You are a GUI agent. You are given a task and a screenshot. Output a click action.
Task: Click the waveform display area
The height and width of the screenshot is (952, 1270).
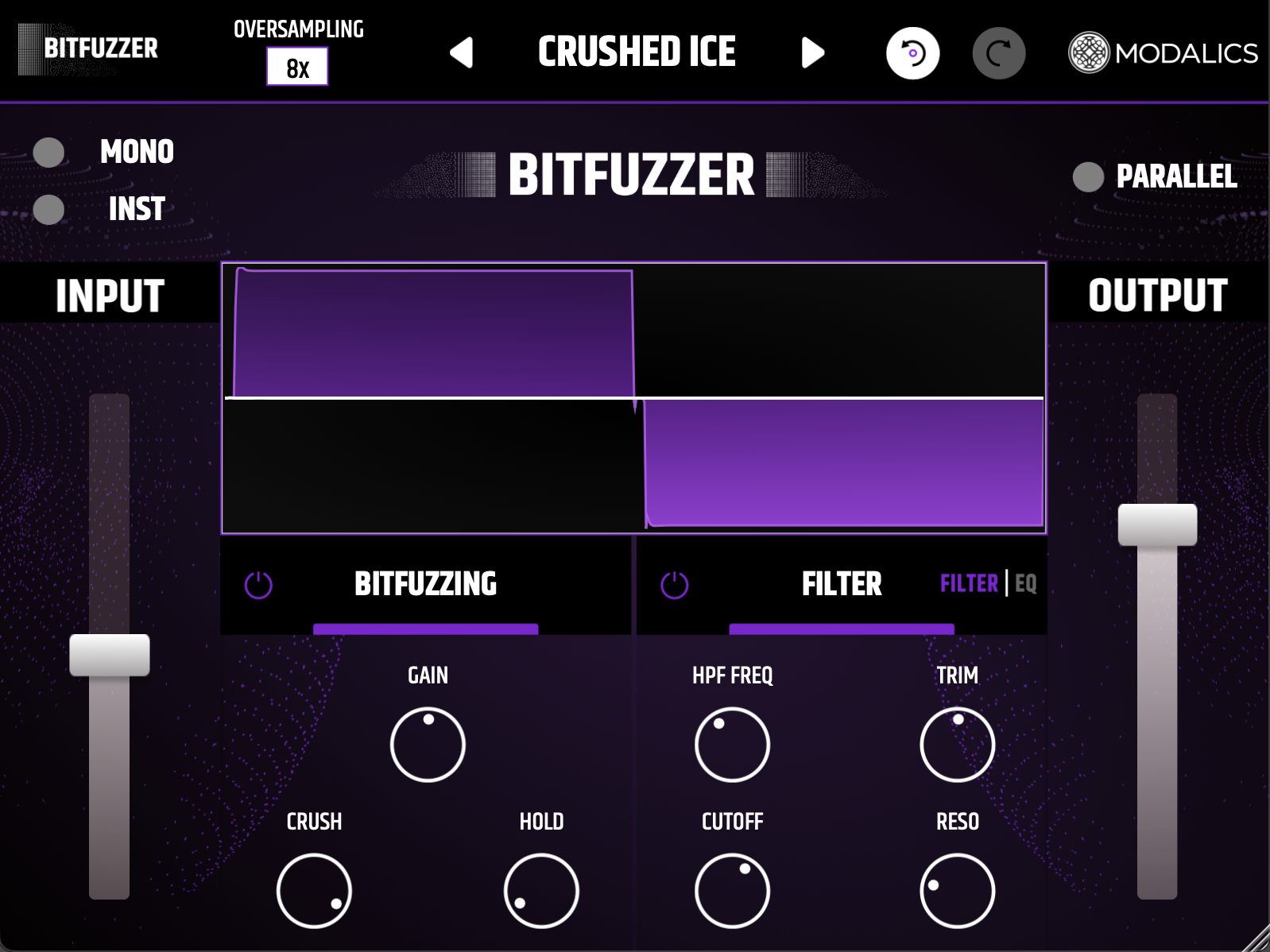634,397
